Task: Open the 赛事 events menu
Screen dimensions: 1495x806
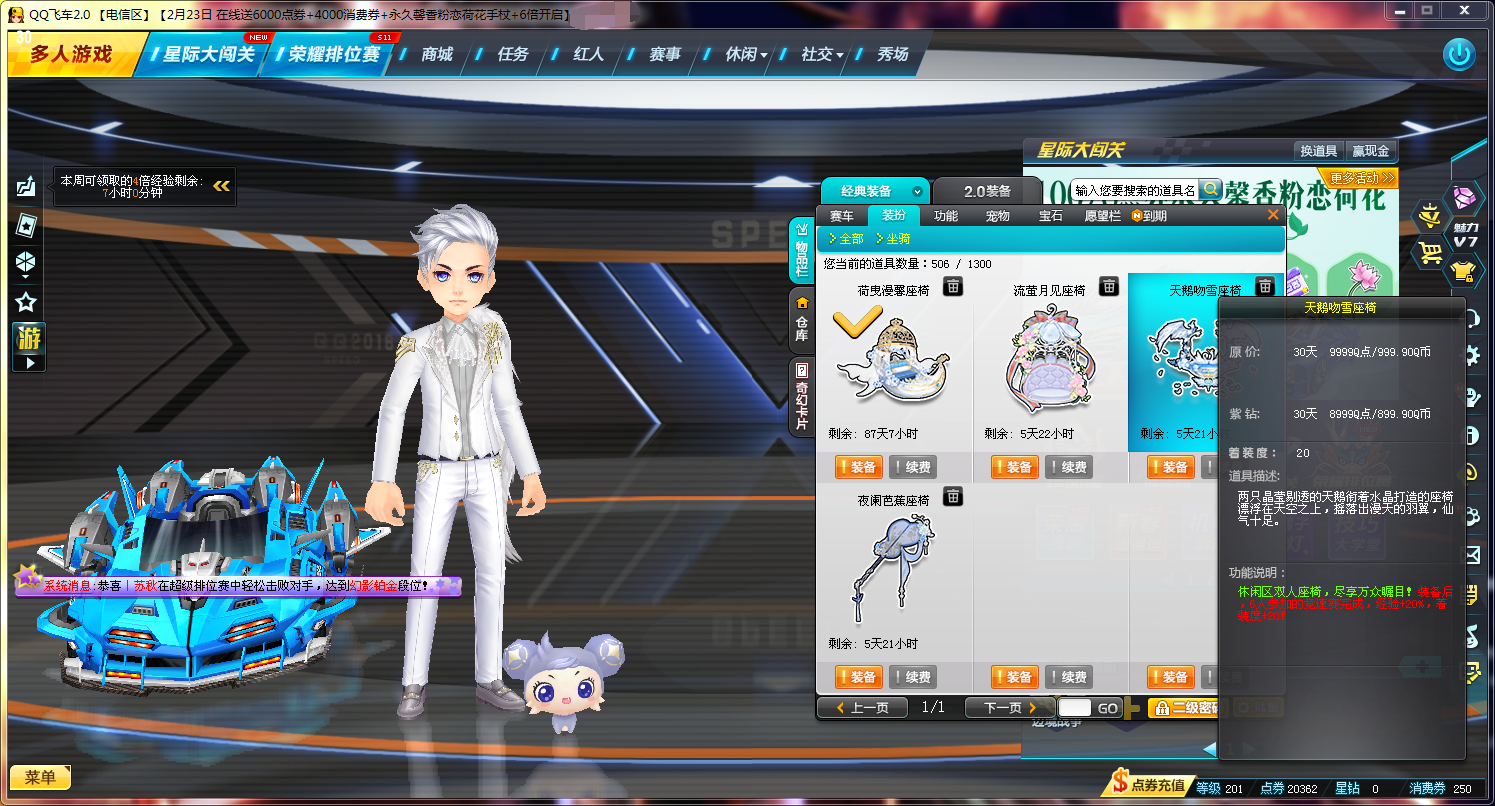Action: [664, 54]
